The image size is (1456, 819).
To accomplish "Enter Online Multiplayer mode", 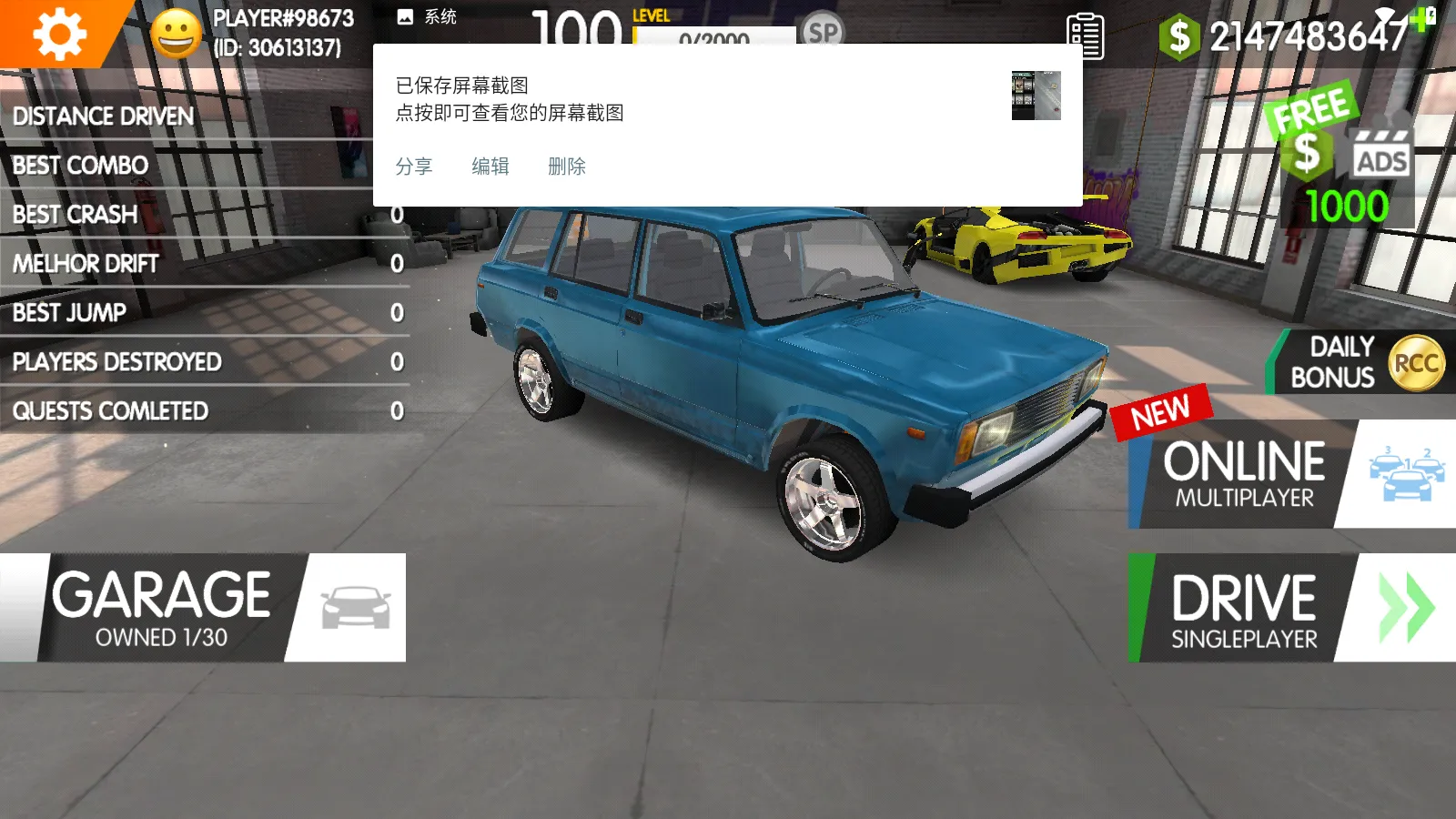I will [1291, 474].
